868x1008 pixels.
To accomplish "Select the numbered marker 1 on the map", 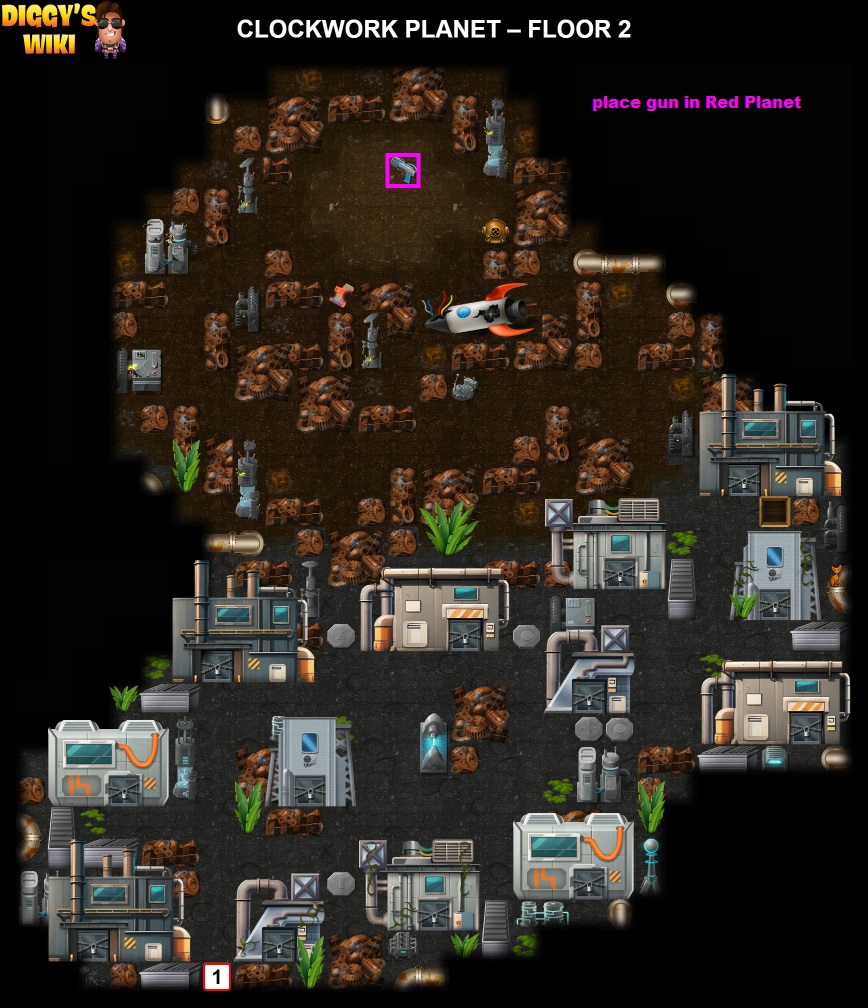I will [x=216, y=976].
